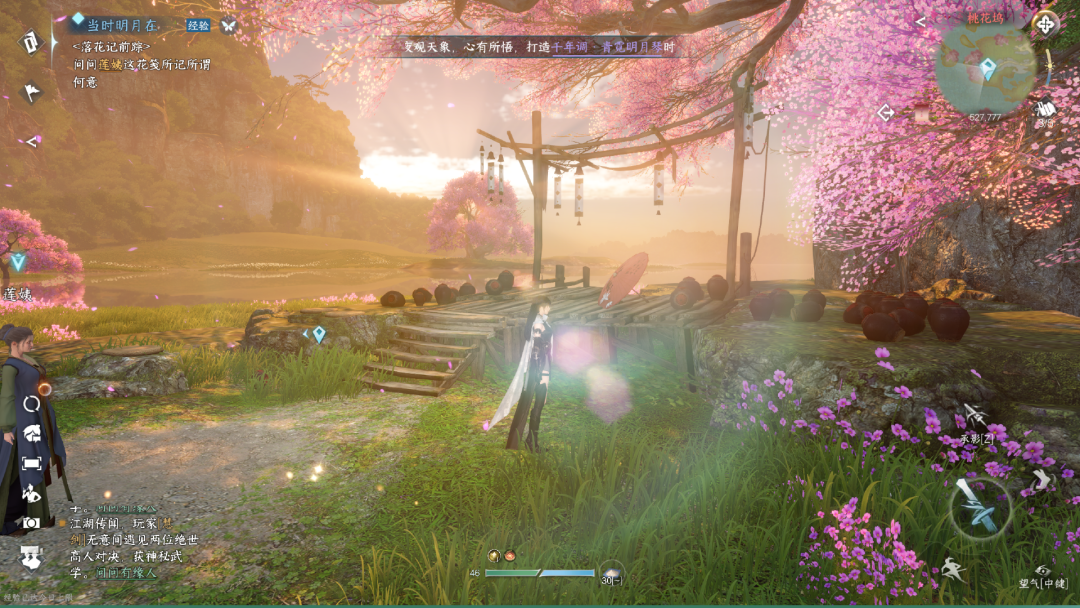1080x608 pixels.
Task: Open photo mode with the camera icon
Action: pos(31,522)
